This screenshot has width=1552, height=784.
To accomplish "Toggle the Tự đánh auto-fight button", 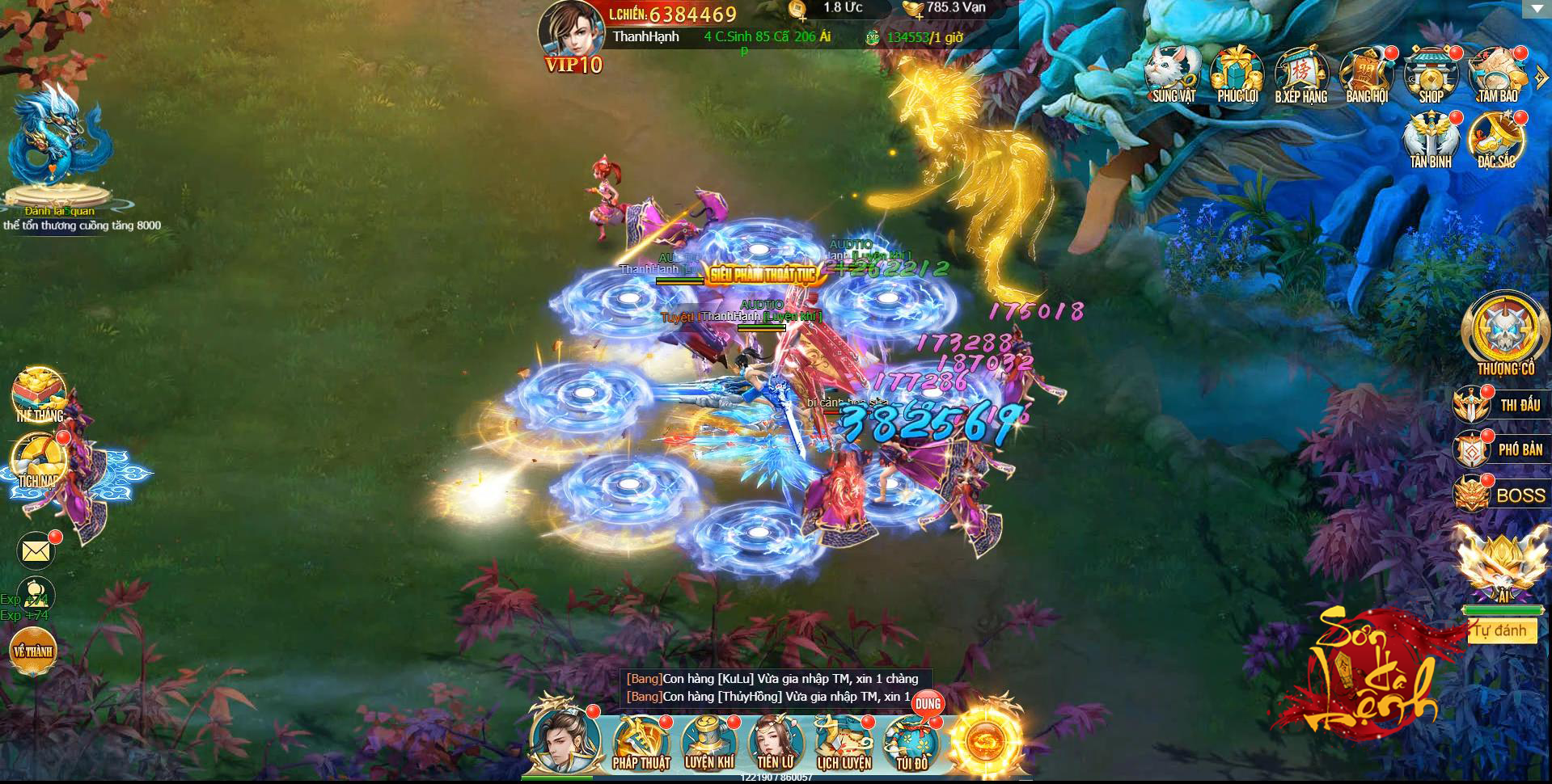I will pos(1500,630).
